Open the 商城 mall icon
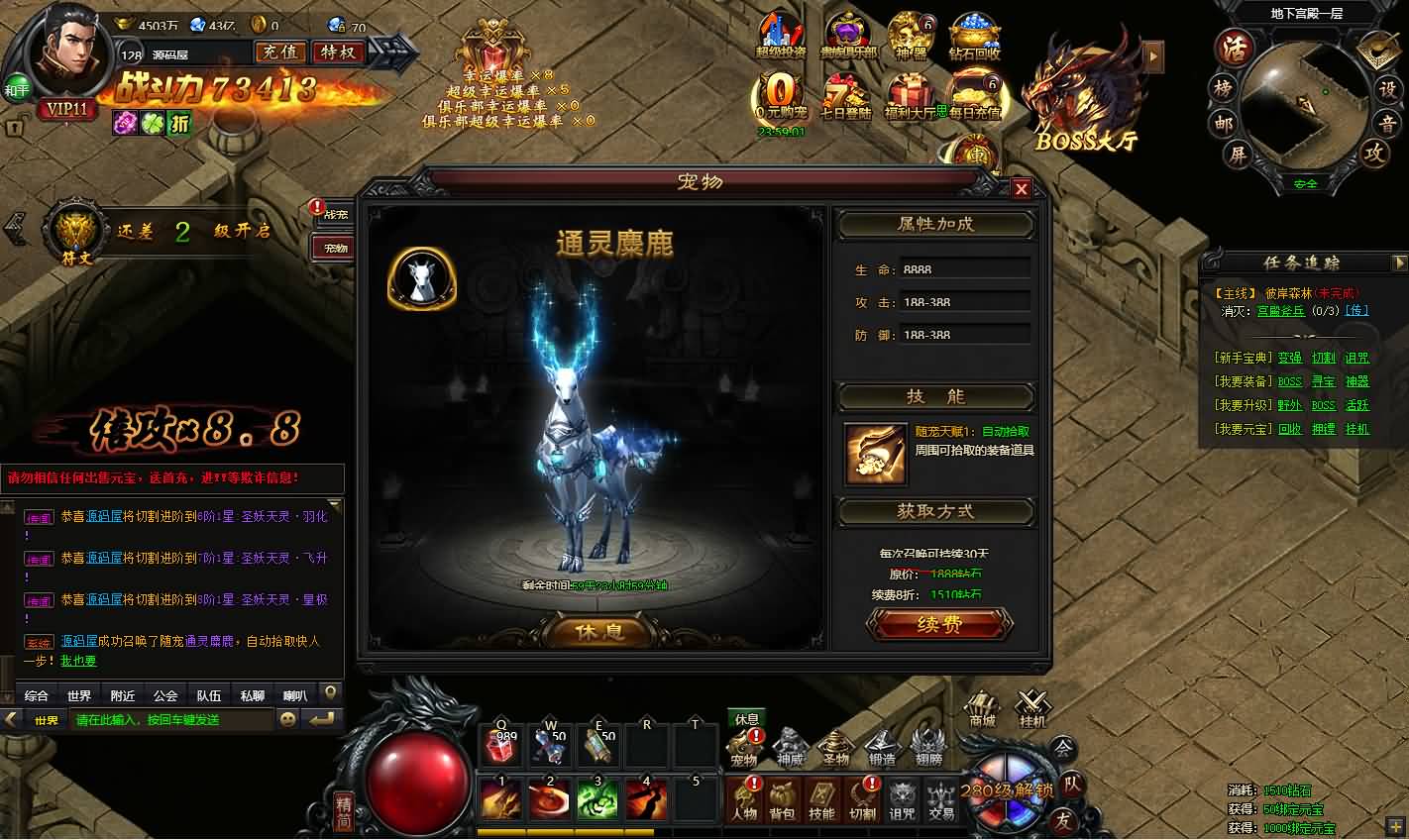Screen dimensions: 1409x840 [983, 707]
